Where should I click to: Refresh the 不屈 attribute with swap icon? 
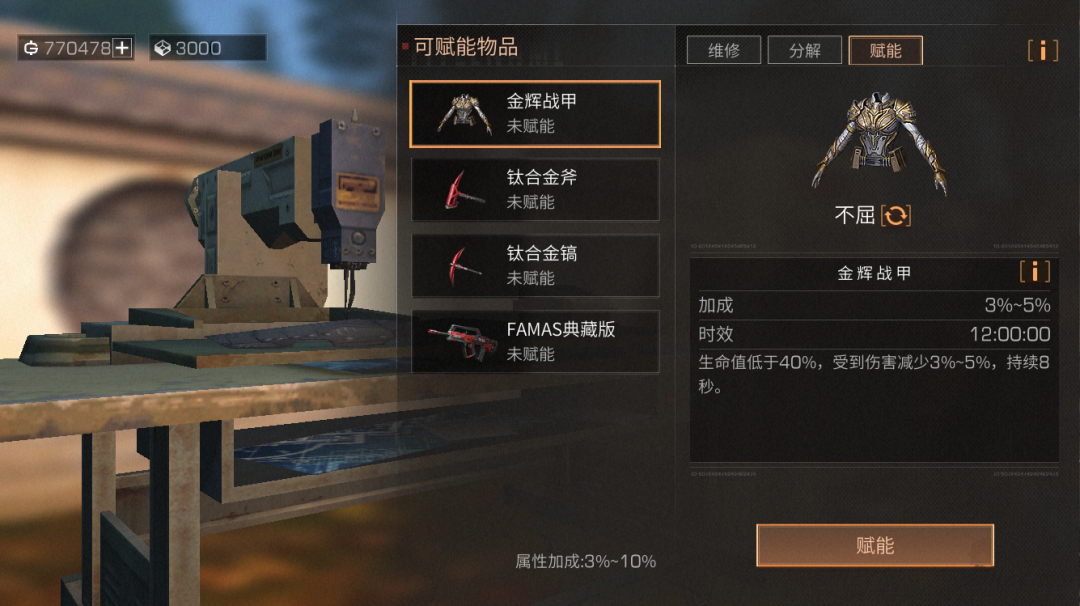[x=896, y=215]
